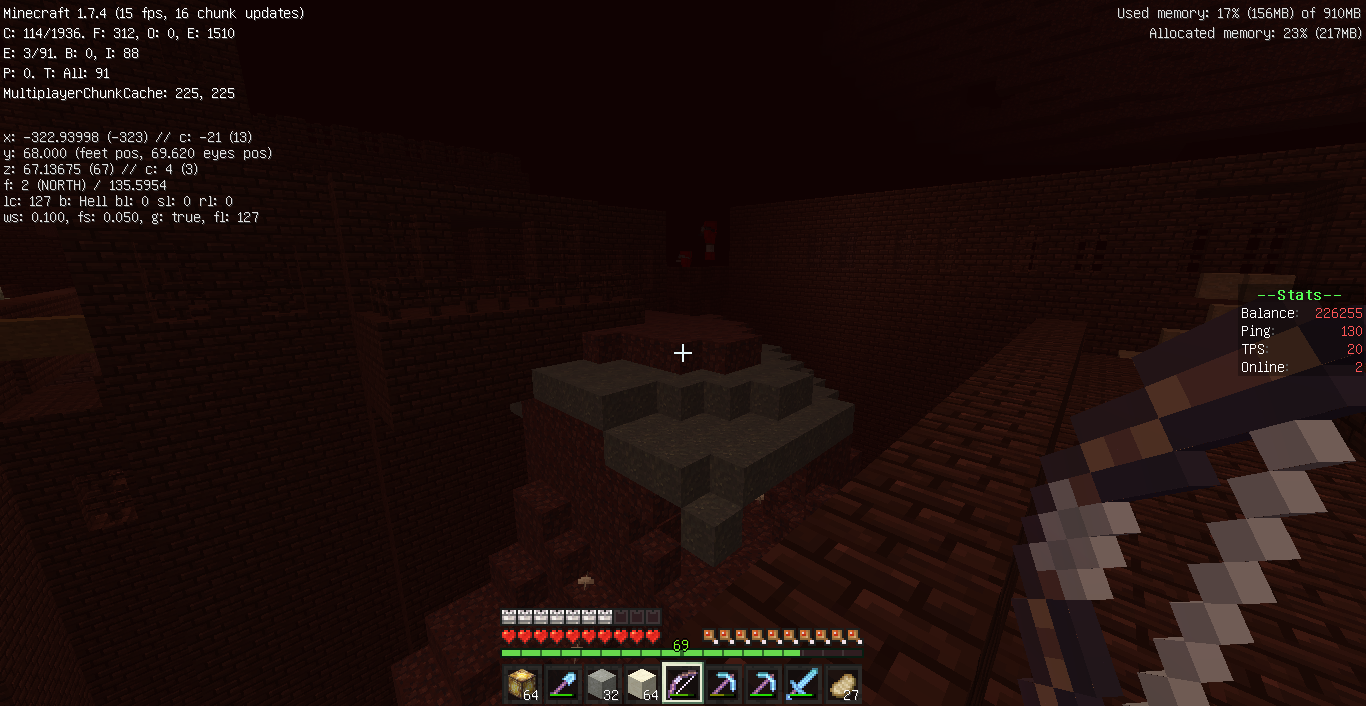This screenshot has width=1366, height=706.
Task: Select the diamond pickaxe beside the sword
Action: 762,684
